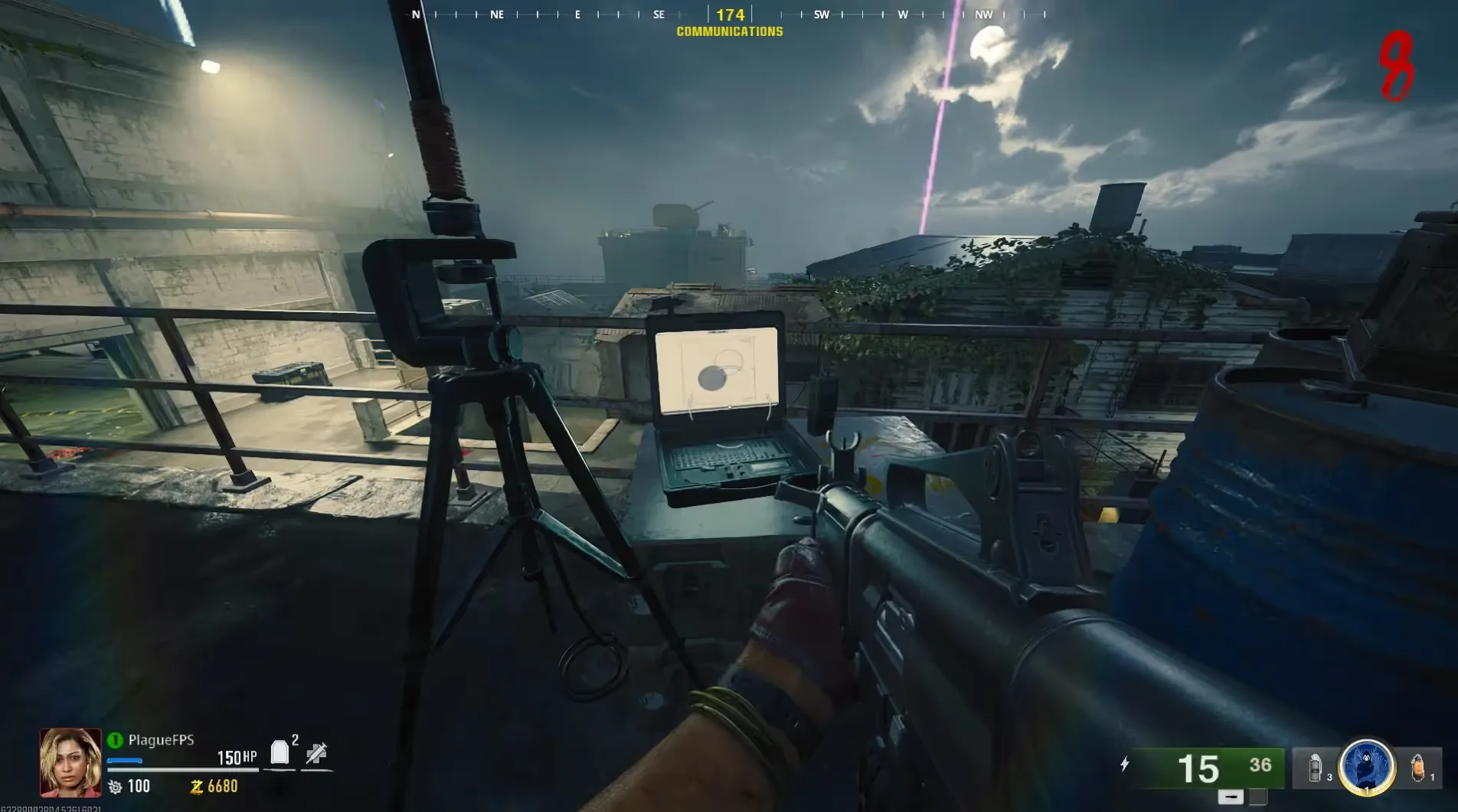The width and height of the screenshot is (1458, 812).
Task: Select the orange lethal equipment slot
Action: pyautogui.click(x=1417, y=768)
